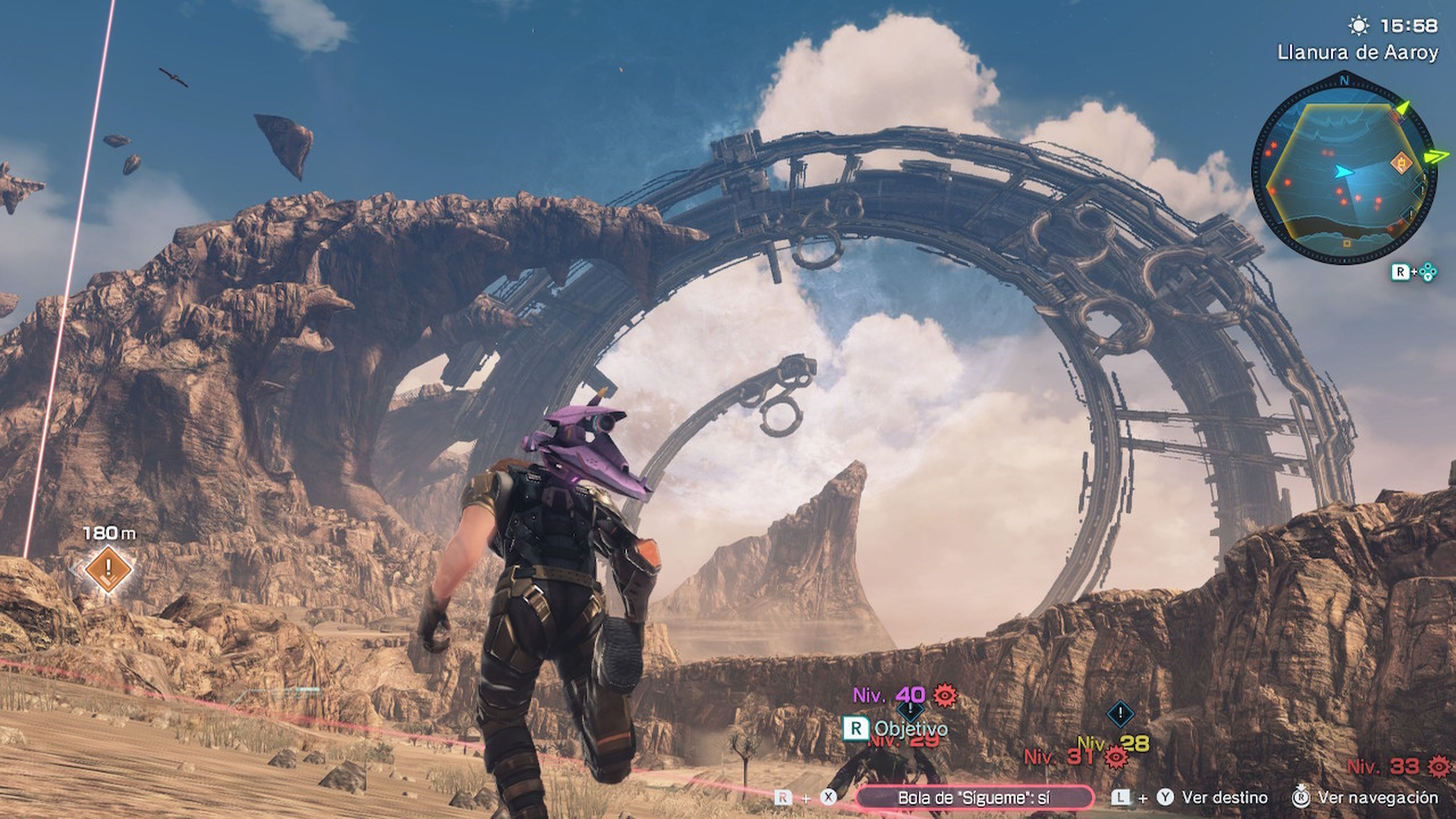Toggle the purple exclamation above Niv. 40
The width and height of the screenshot is (1456, 819).
click(x=910, y=712)
